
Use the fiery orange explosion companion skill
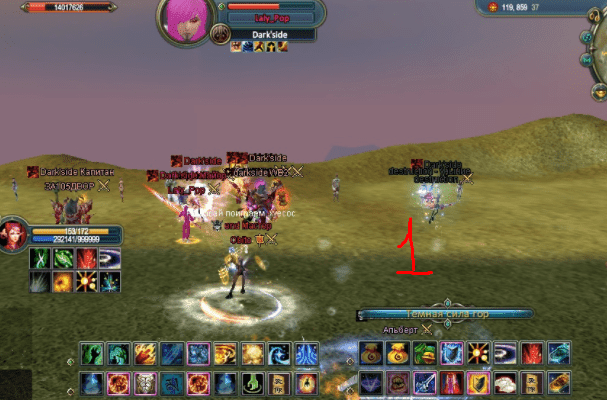(64, 282)
